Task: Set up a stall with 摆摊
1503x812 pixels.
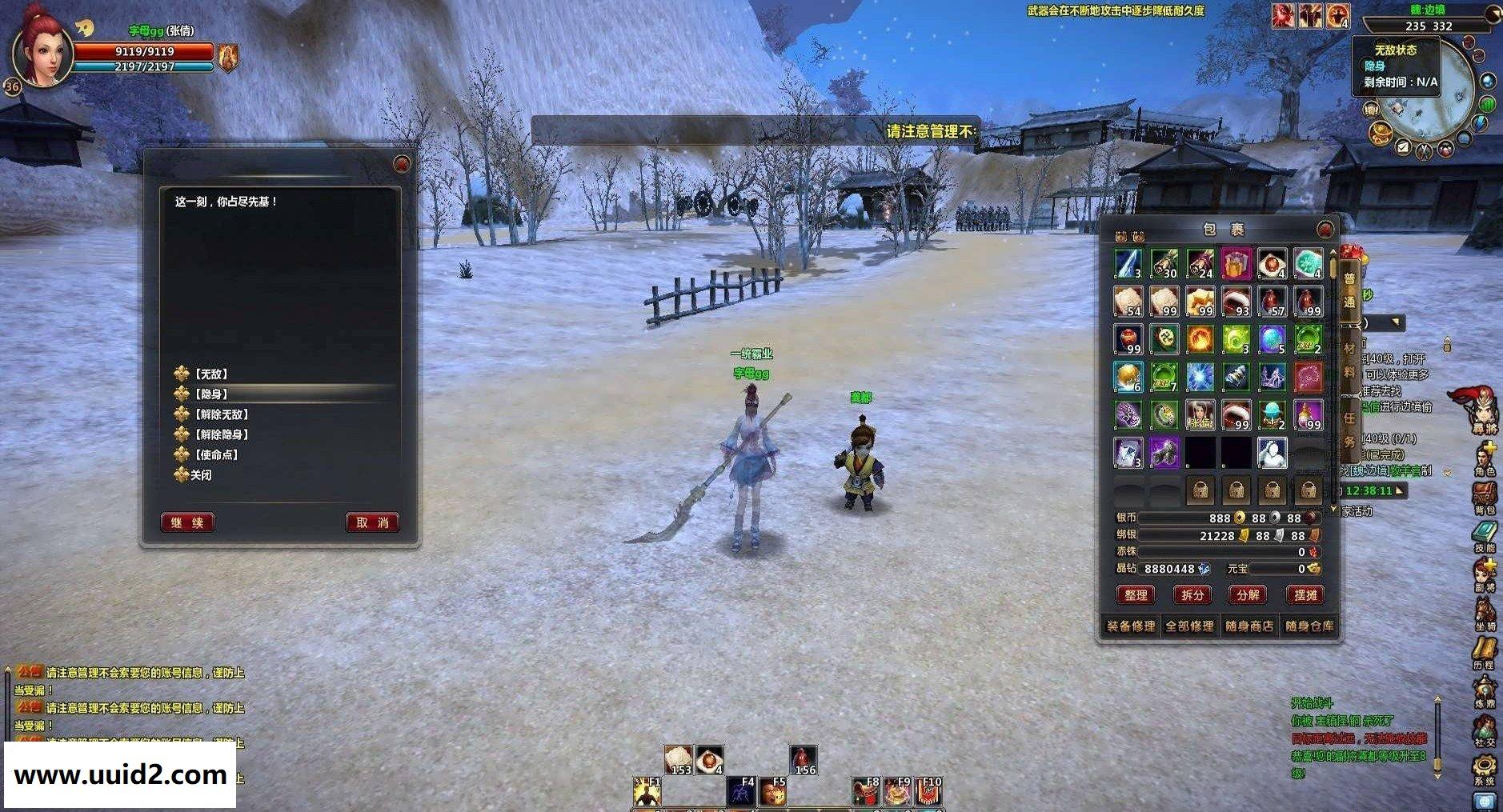Action: point(1305,594)
